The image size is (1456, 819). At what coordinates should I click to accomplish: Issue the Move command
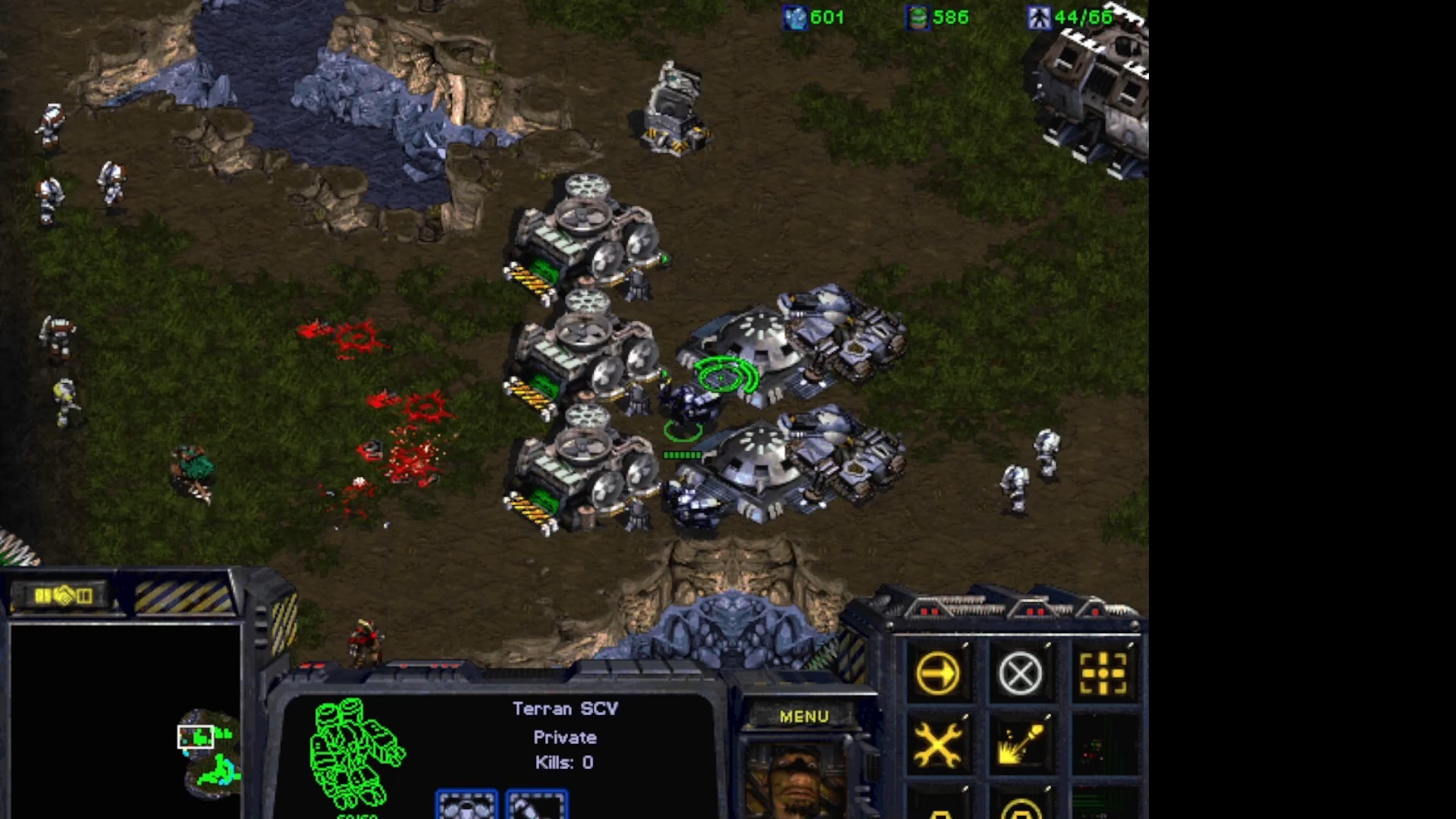point(937,673)
